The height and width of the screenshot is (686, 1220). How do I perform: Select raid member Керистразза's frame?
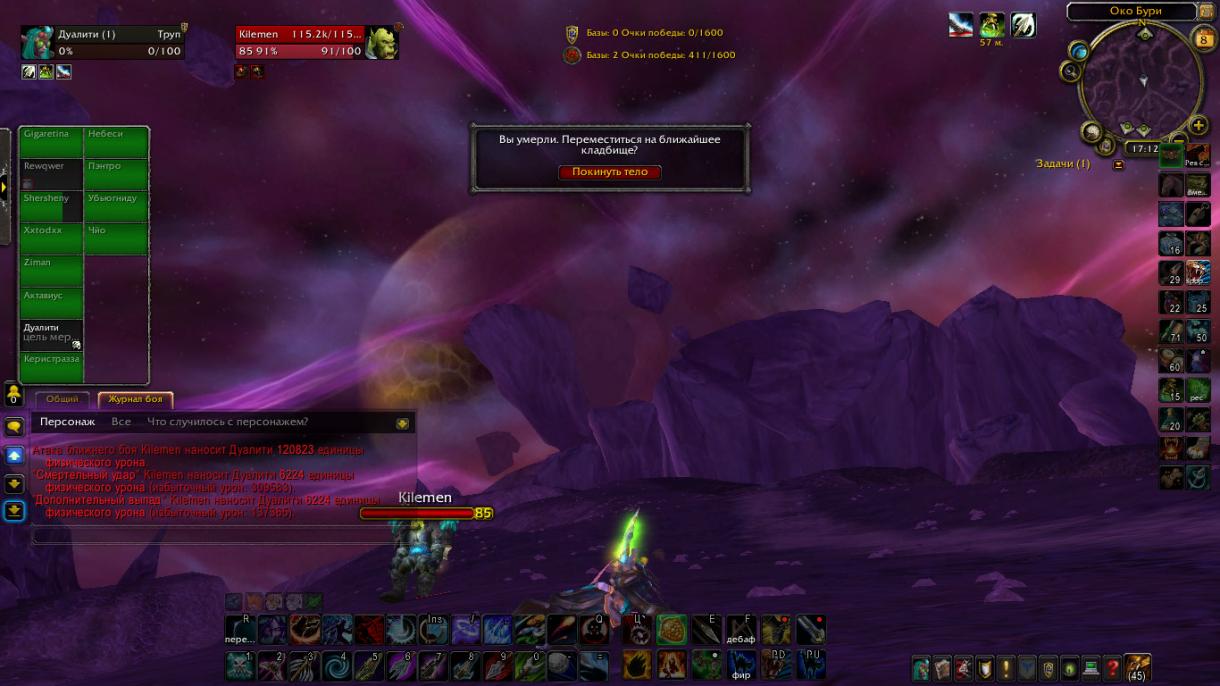[x=51, y=366]
